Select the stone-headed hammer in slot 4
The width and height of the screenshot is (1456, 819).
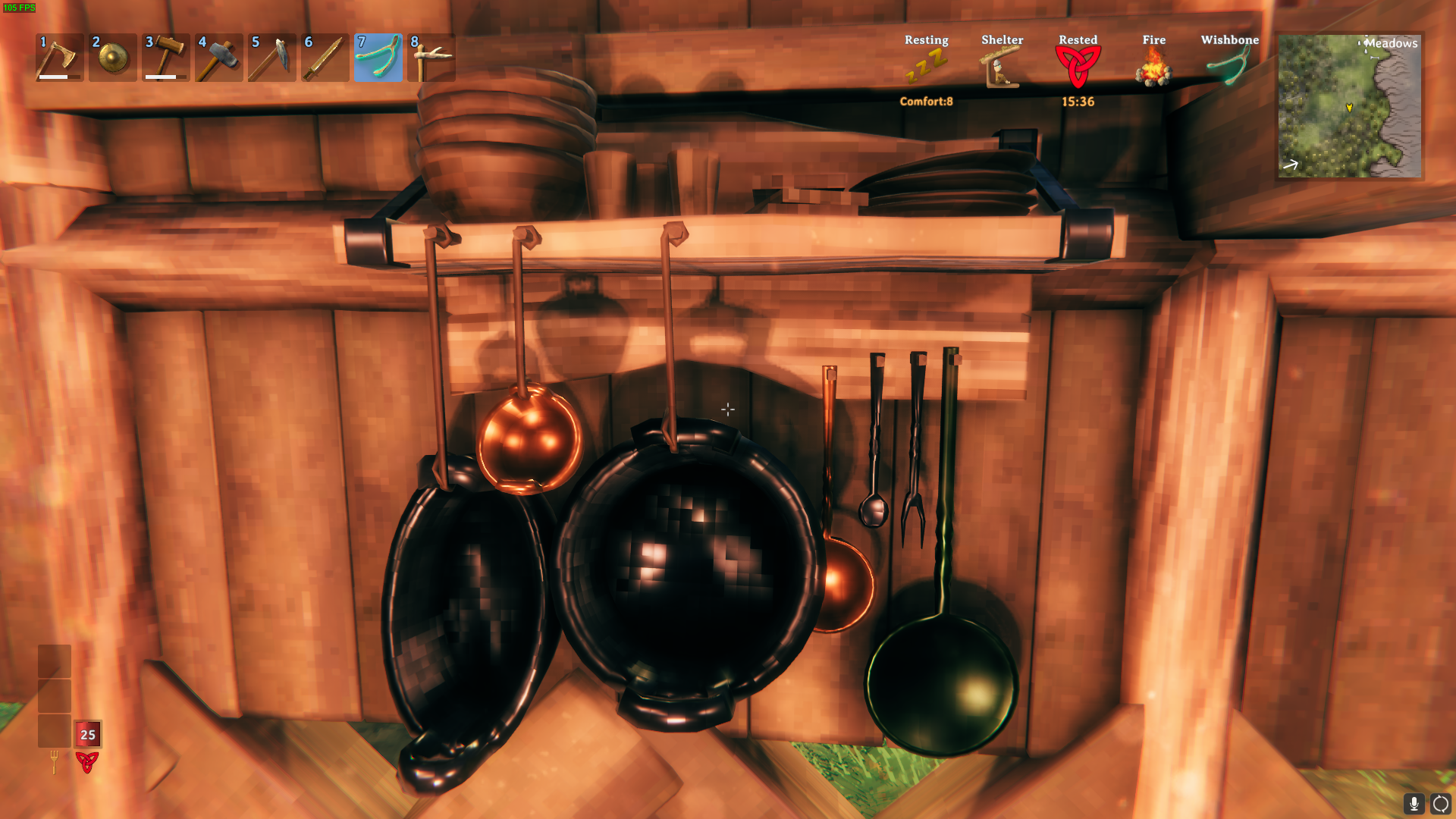[218, 58]
